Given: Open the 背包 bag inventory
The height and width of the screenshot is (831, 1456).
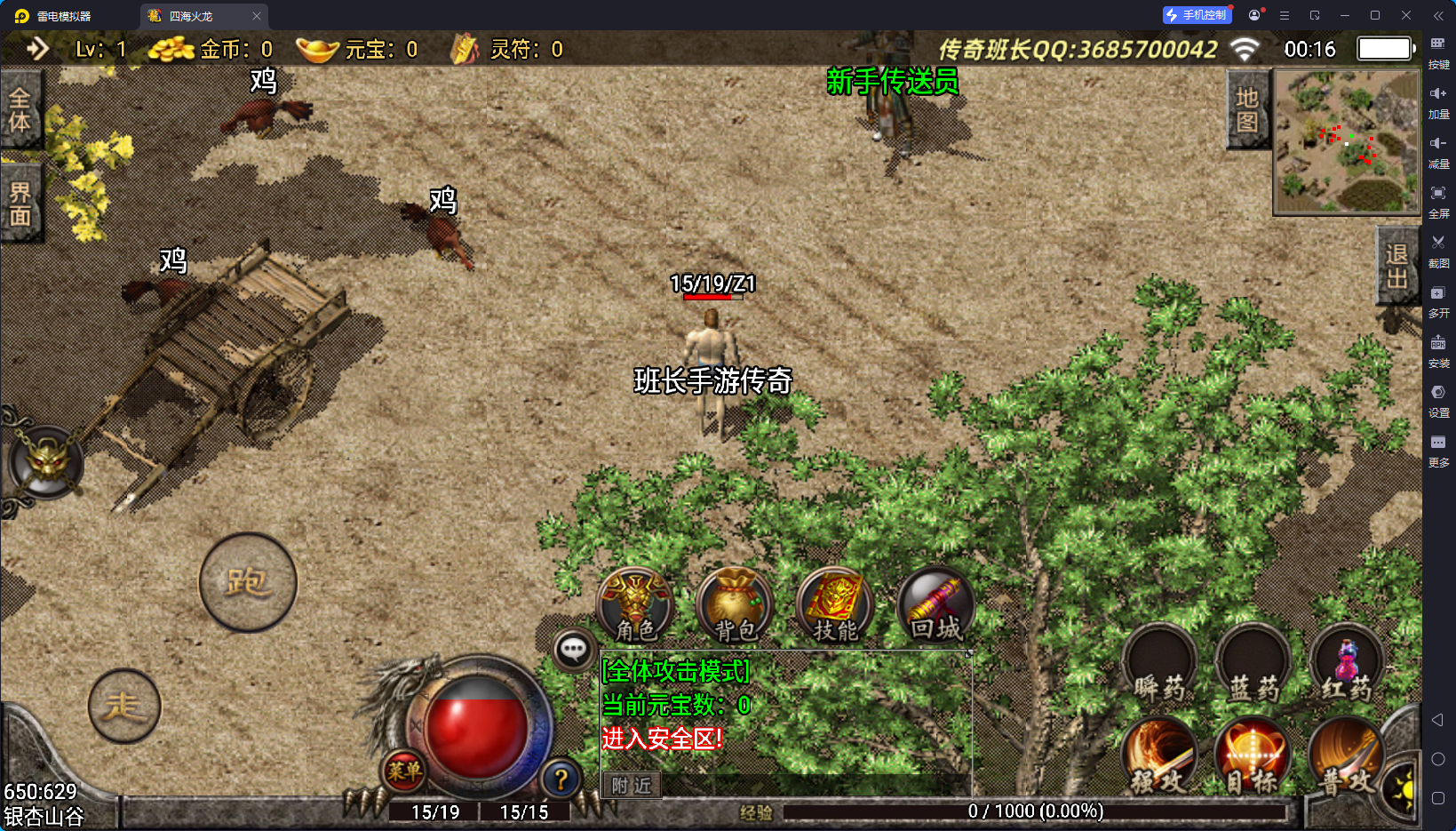Looking at the screenshot, I should tap(736, 606).
